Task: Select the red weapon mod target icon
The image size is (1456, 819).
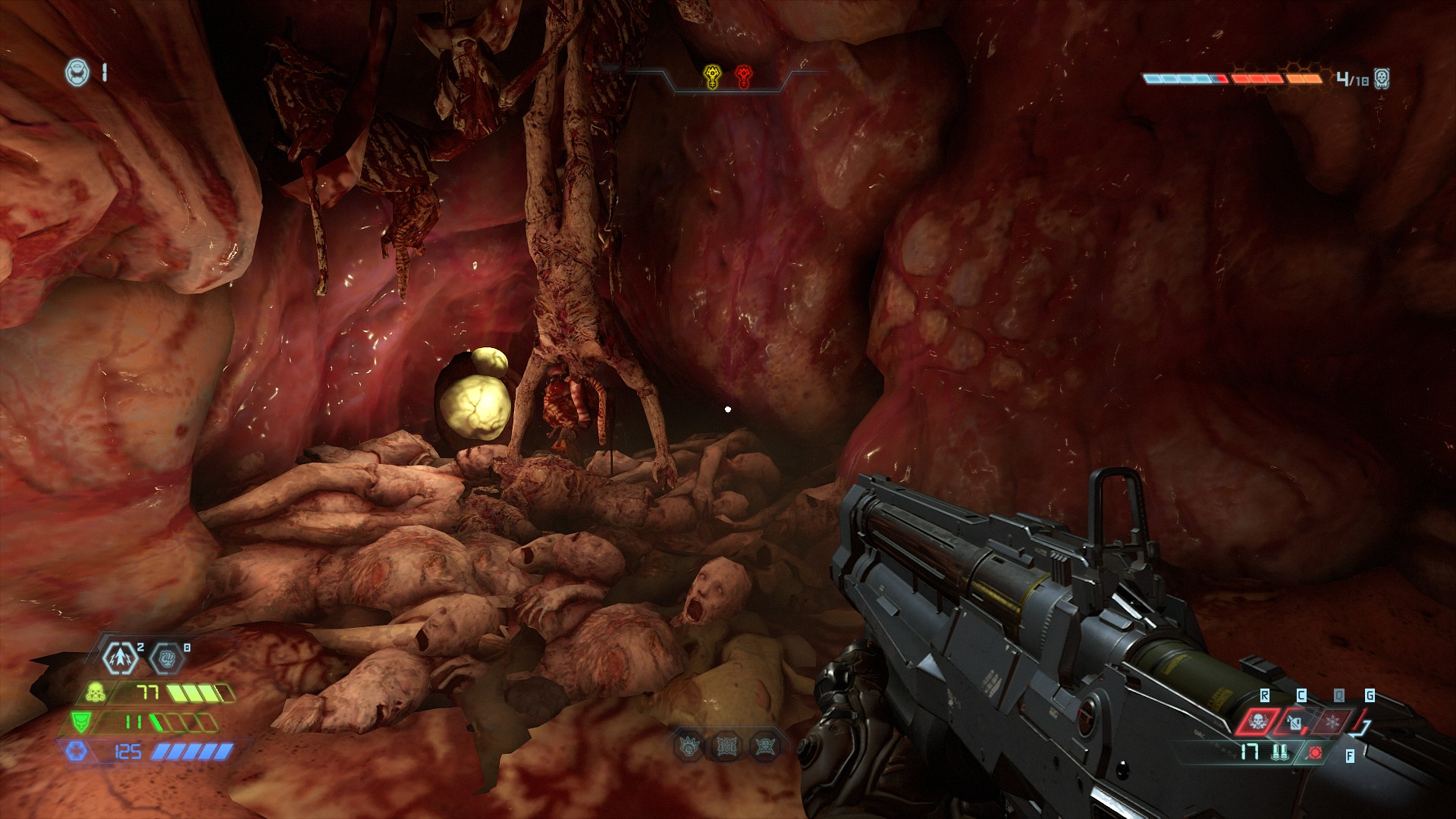Action: coord(1315,752)
